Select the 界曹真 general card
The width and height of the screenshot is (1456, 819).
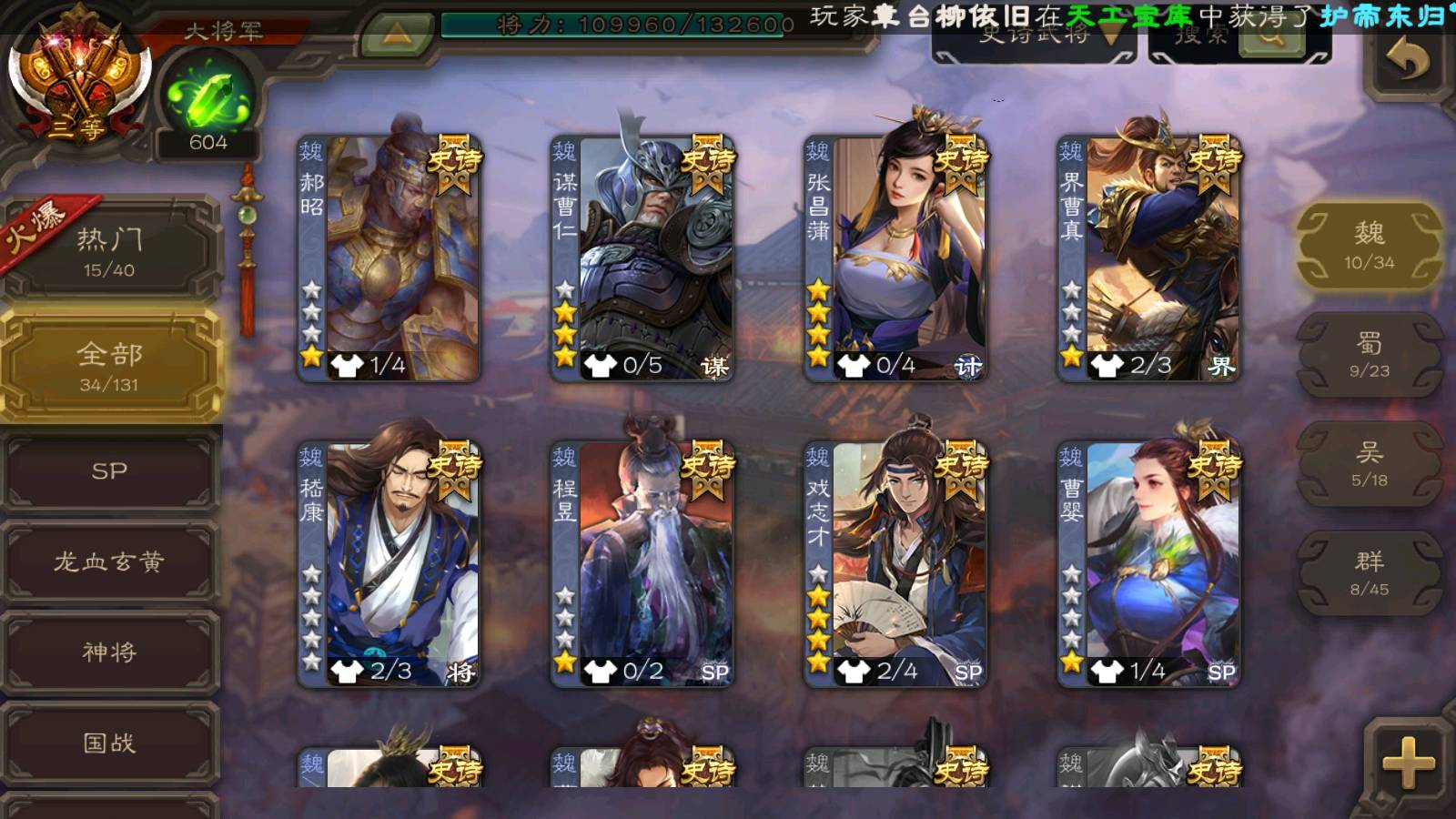1148,258
